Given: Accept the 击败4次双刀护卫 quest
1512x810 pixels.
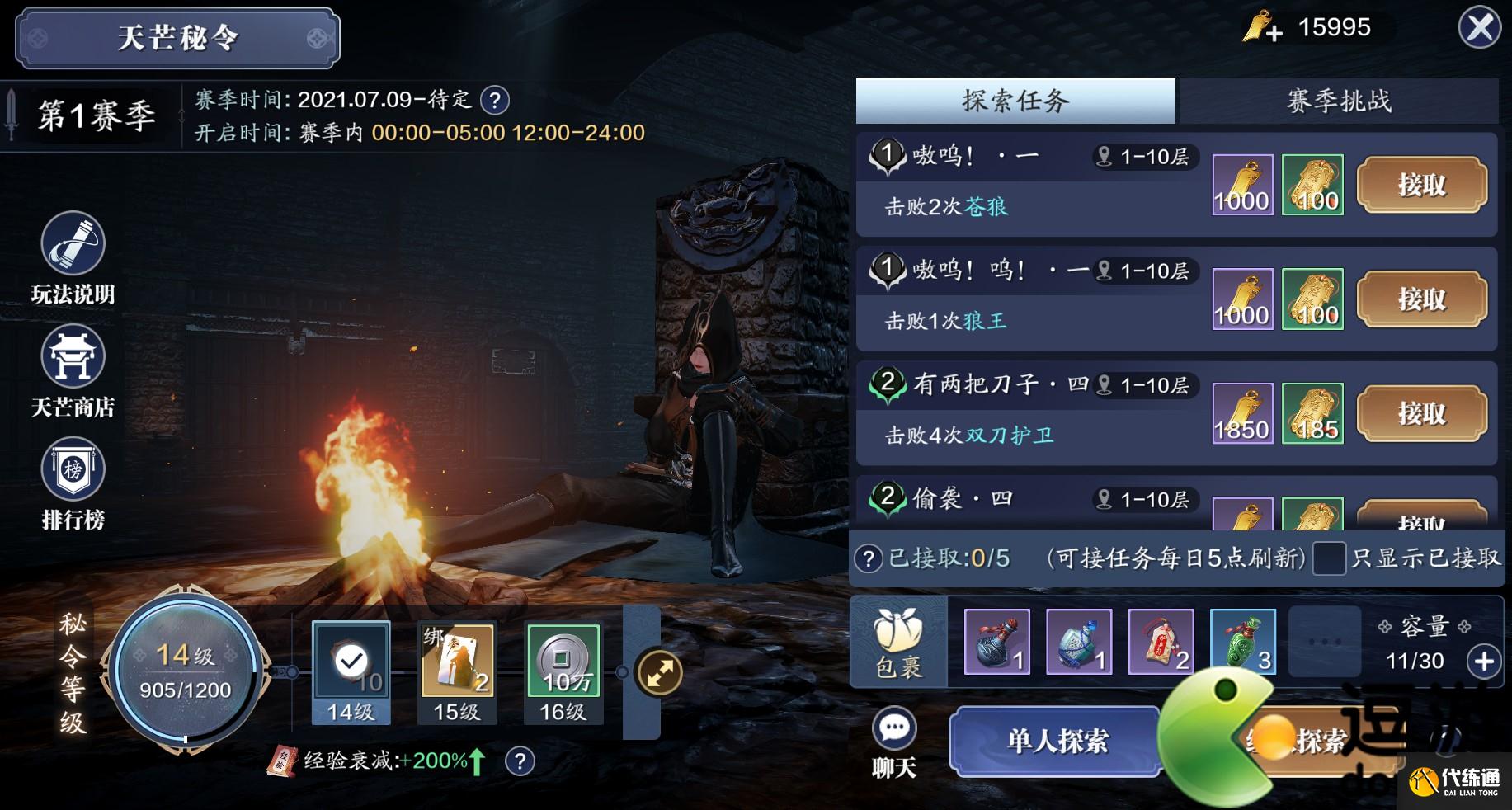Looking at the screenshot, I should click(x=1421, y=413).
